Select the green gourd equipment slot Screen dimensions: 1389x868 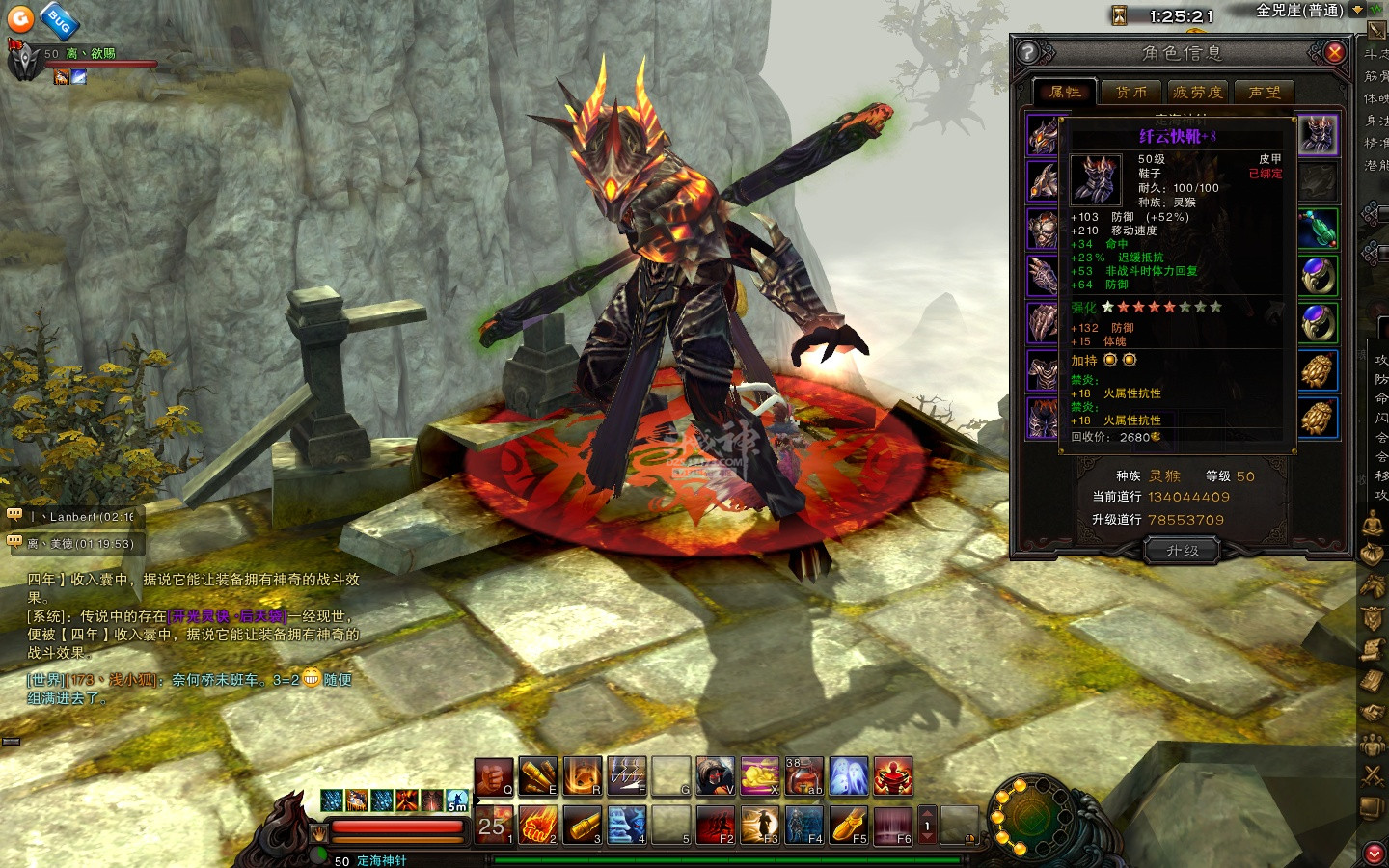1318,230
